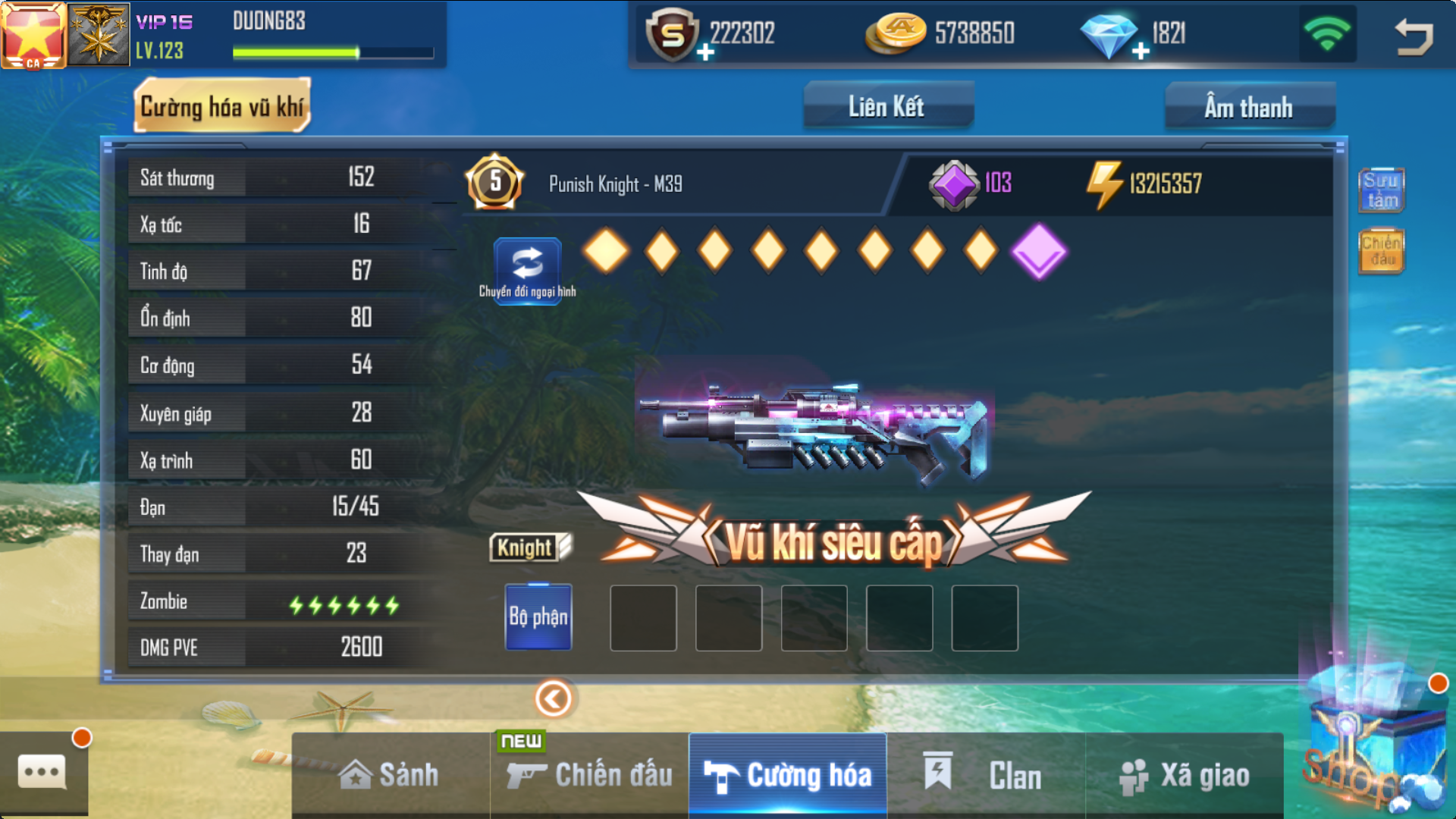Select the Cường hóa tab
This screenshot has width=1456, height=819.
(788, 775)
